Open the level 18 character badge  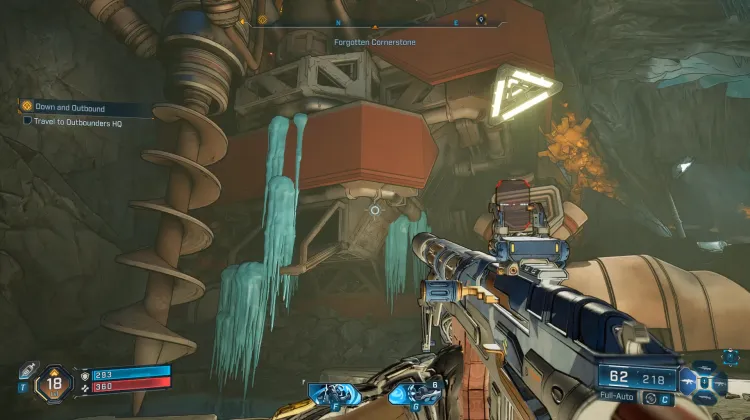click(55, 383)
